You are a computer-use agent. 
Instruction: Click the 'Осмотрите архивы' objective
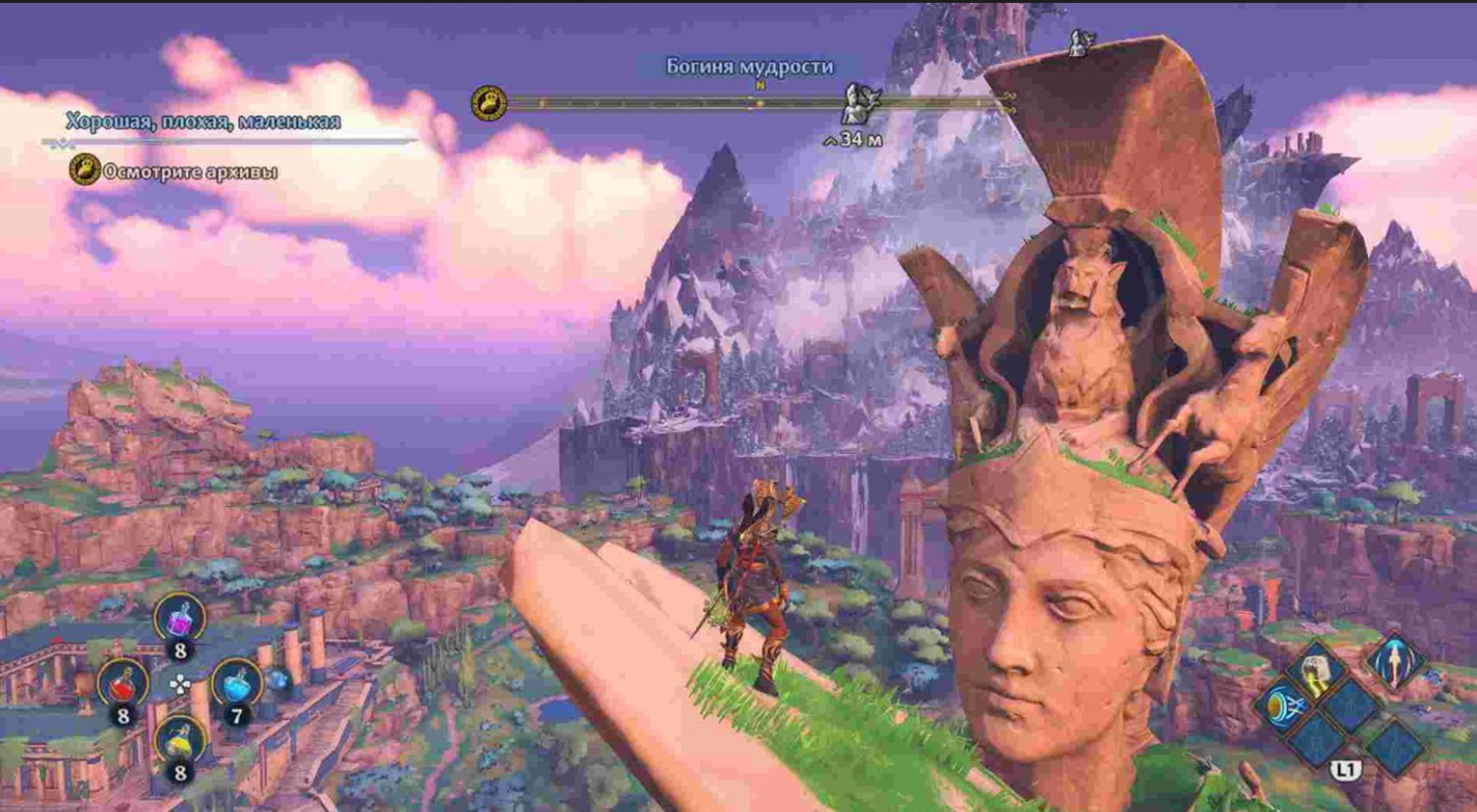click(190, 171)
